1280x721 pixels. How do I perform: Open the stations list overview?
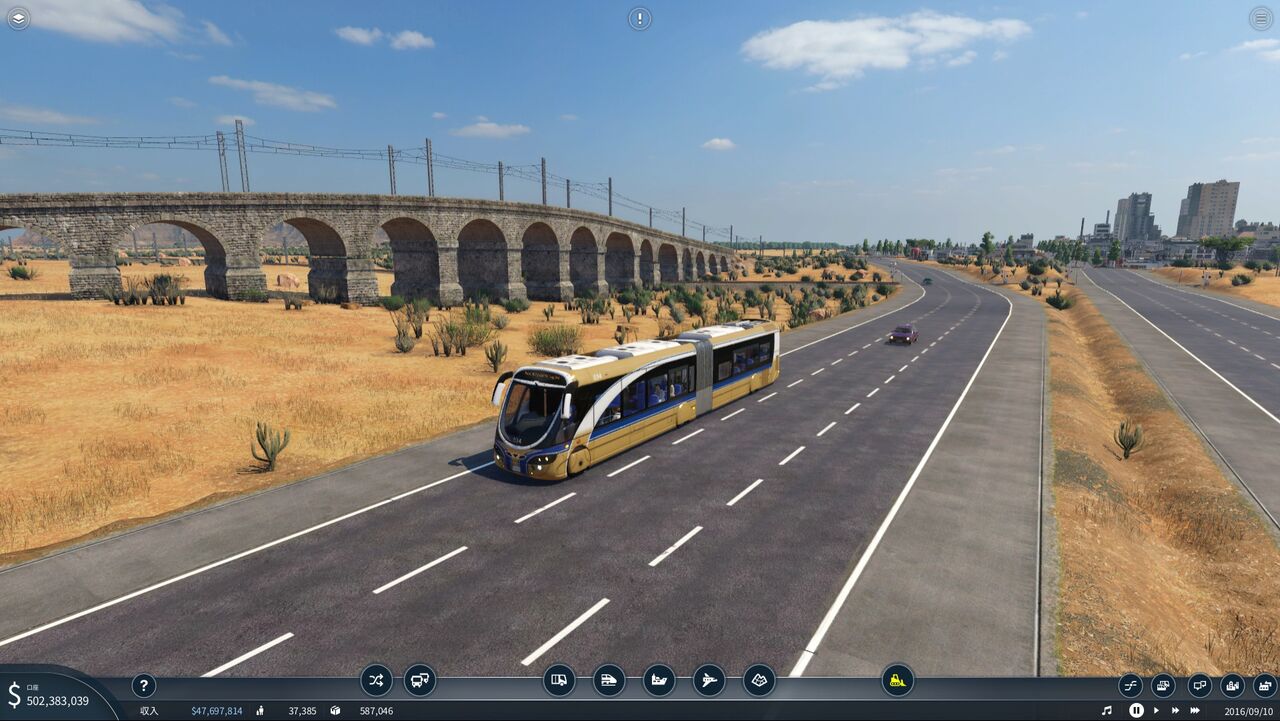tap(1199, 686)
